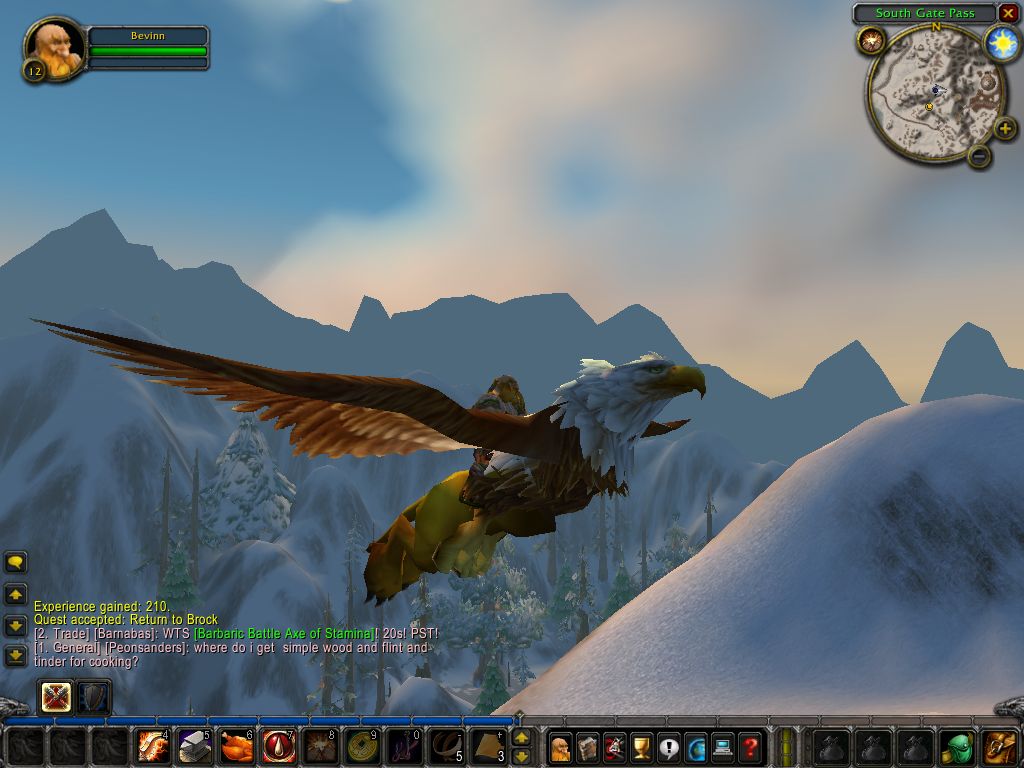Open the red question mark help button
Image resolution: width=1024 pixels, height=768 pixels.
tap(749, 746)
